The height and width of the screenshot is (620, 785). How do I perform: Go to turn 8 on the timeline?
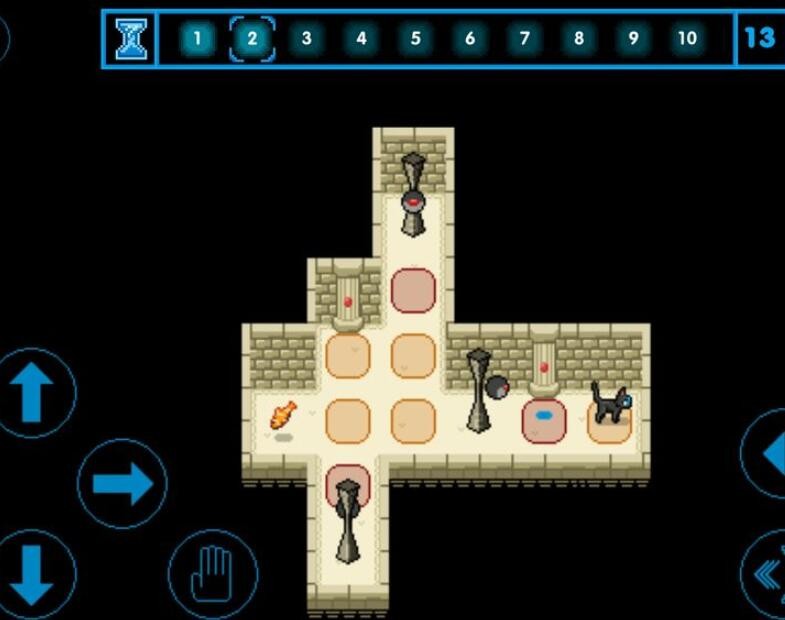[578, 39]
